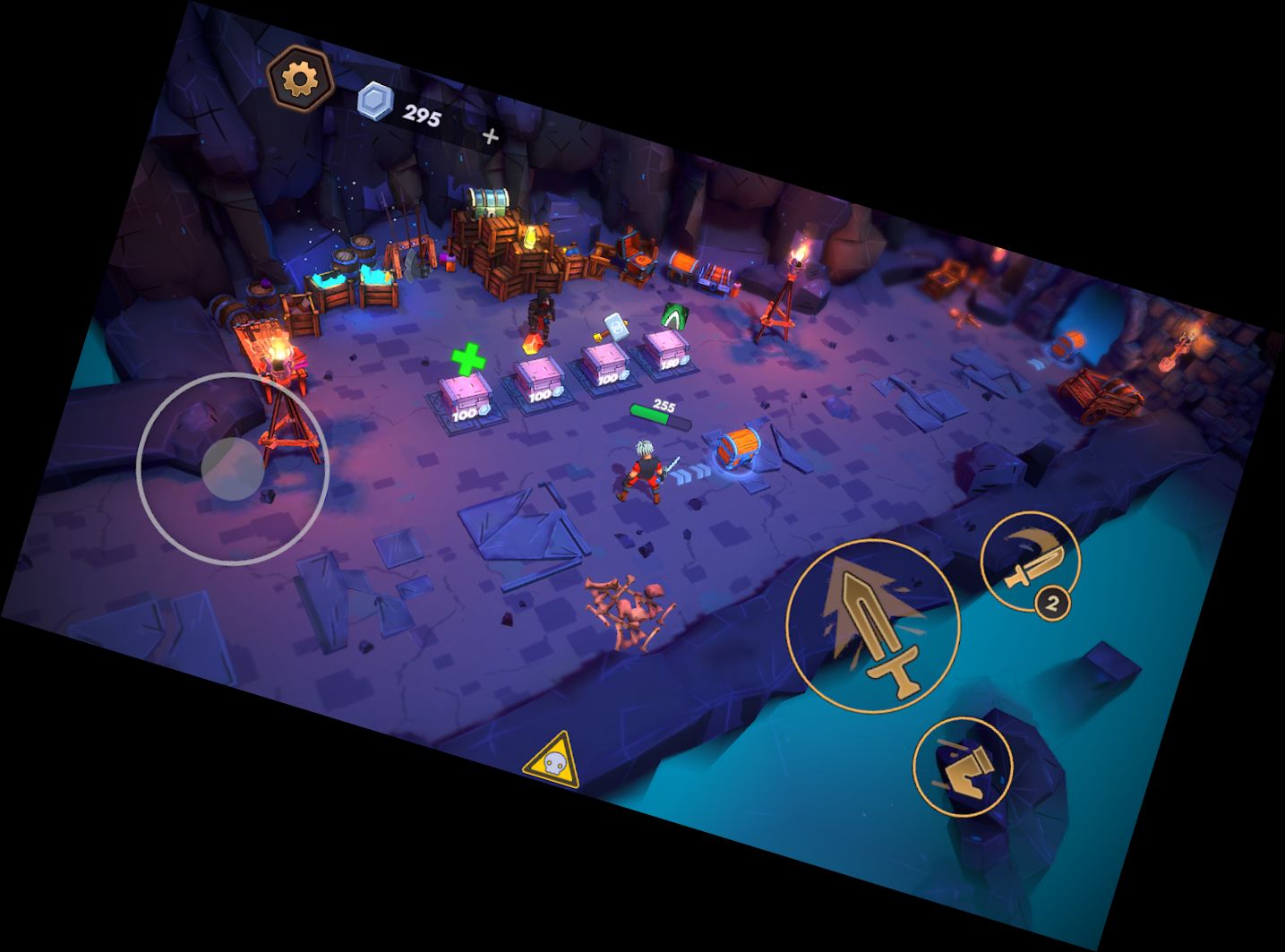The image size is (1285, 952).
Task: Open the gear settings menu
Action: pyautogui.click(x=300, y=80)
